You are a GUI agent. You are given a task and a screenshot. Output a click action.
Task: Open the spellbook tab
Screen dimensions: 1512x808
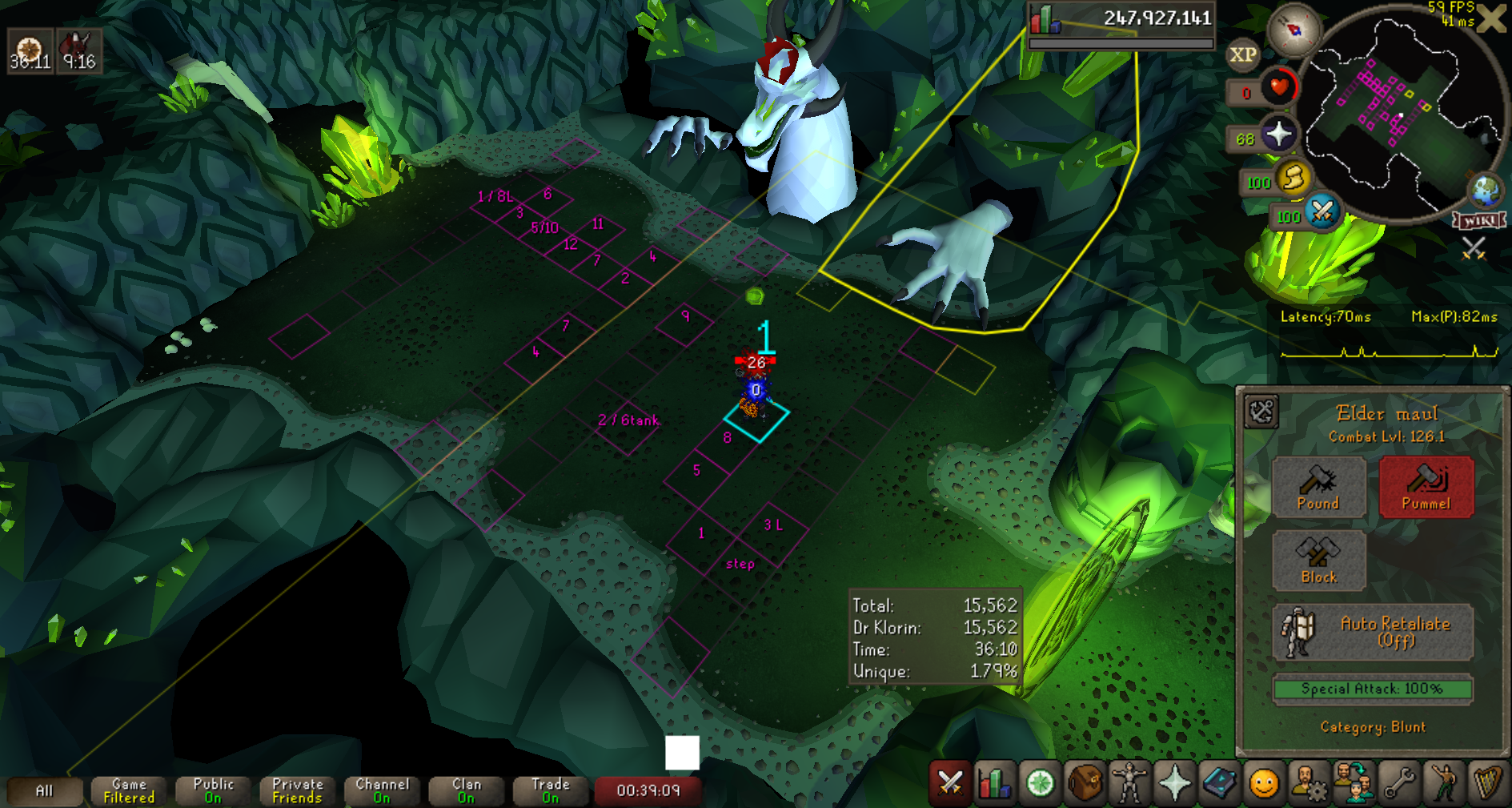pos(1219,783)
